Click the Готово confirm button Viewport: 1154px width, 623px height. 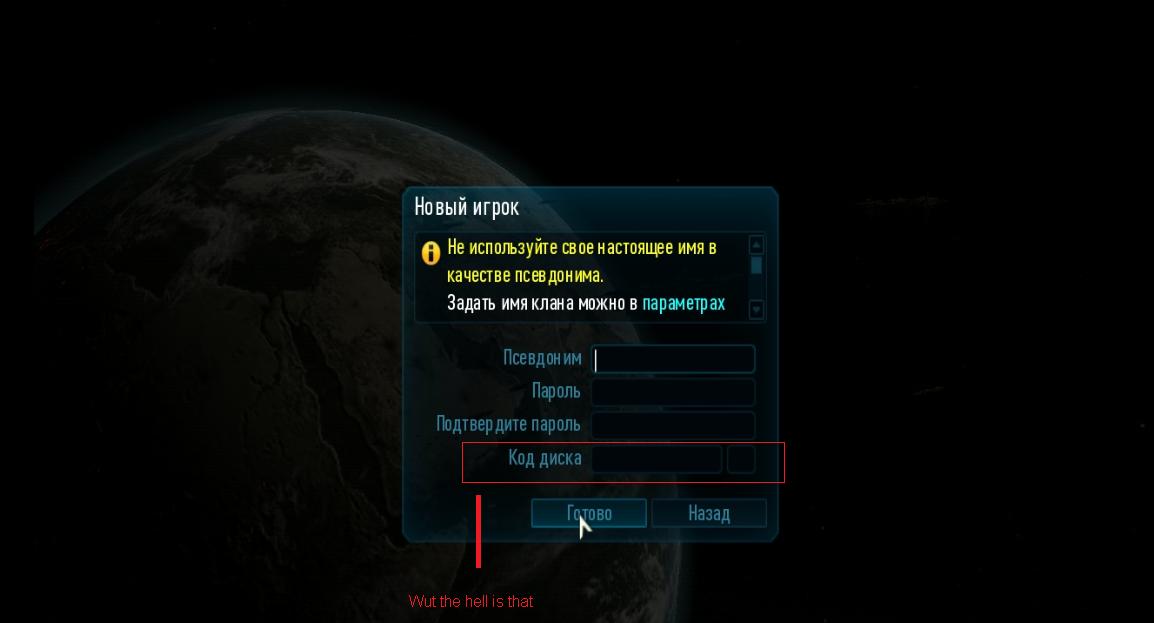pos(589,513)
